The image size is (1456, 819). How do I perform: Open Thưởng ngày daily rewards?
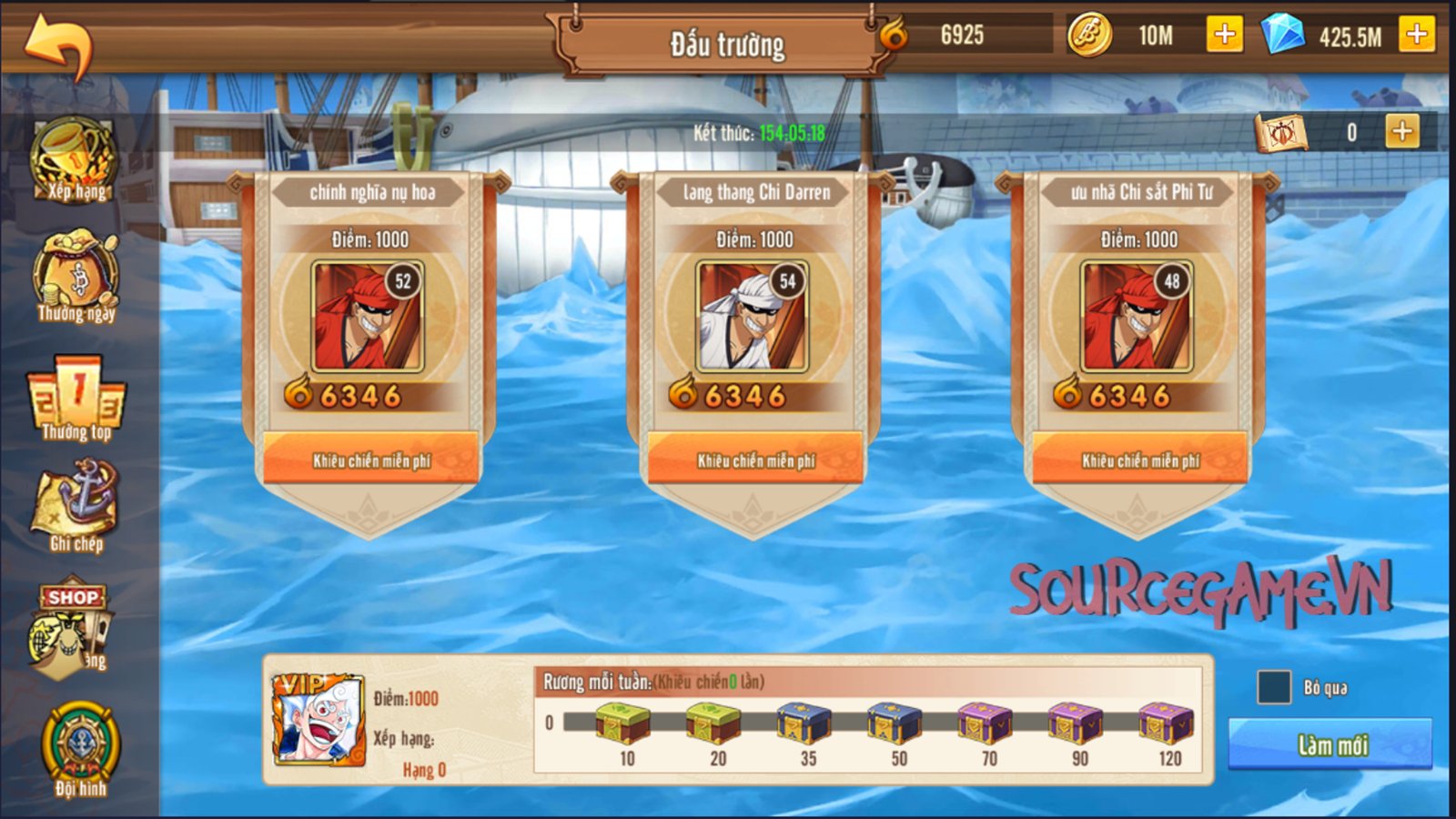76,278
